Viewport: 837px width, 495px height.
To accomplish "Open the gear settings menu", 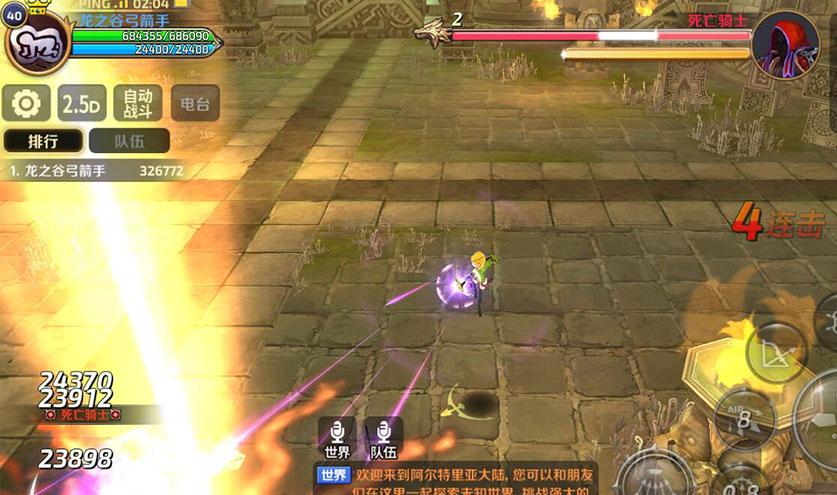I will pyautogui.click(x=27, y=102).
